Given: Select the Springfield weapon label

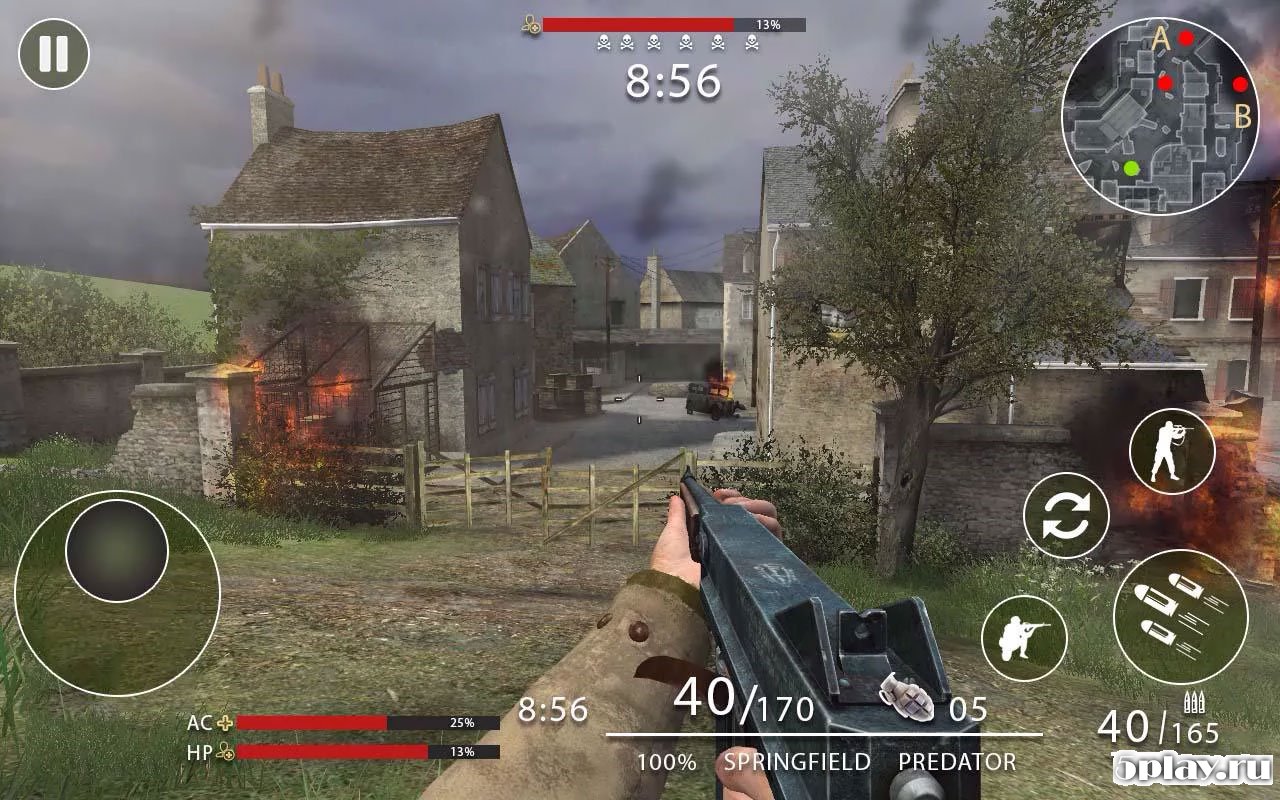Looking at the screenshot, I should pos(797,762).
